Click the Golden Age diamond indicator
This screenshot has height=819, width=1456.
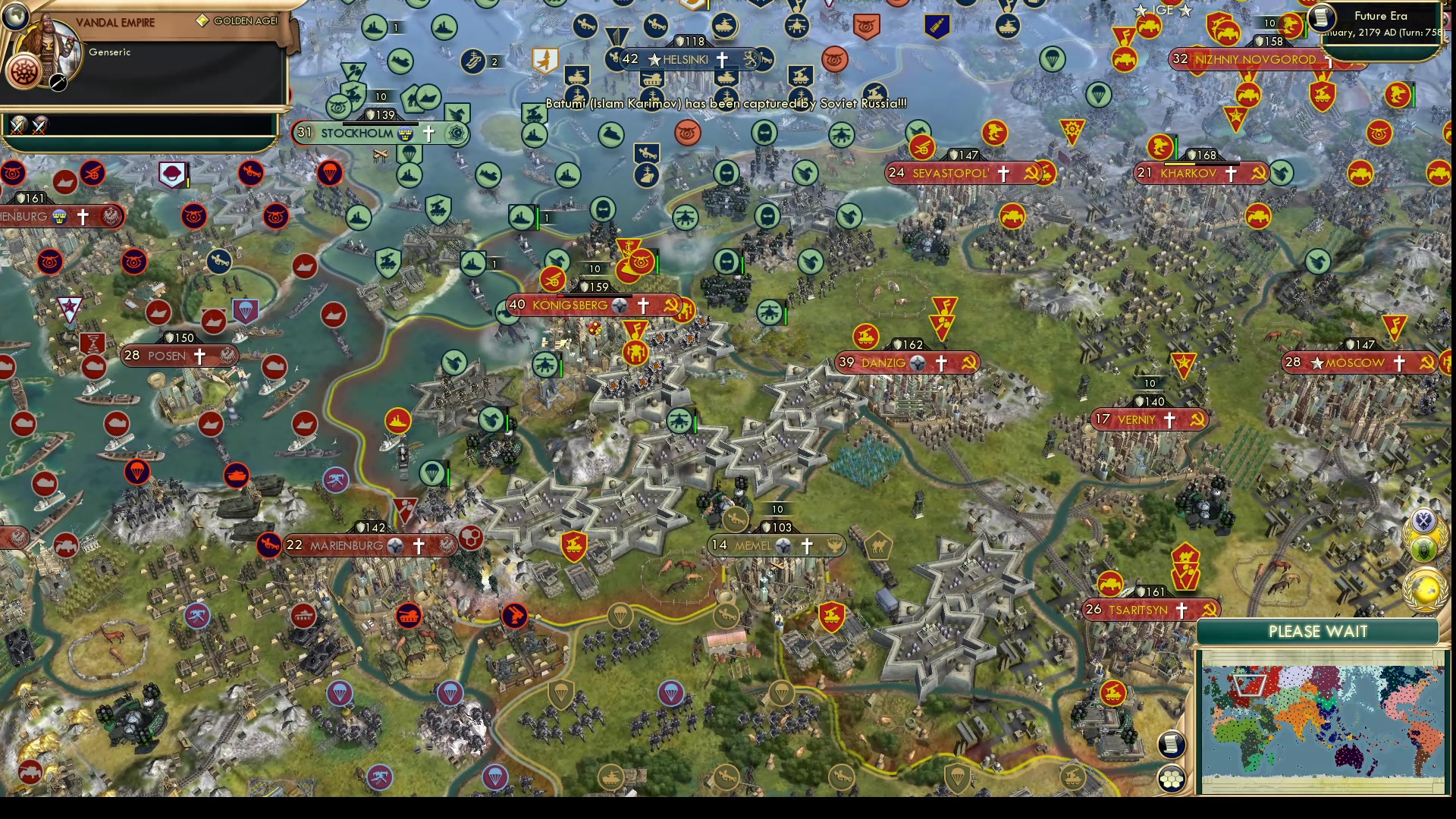(x=201, y=19)
